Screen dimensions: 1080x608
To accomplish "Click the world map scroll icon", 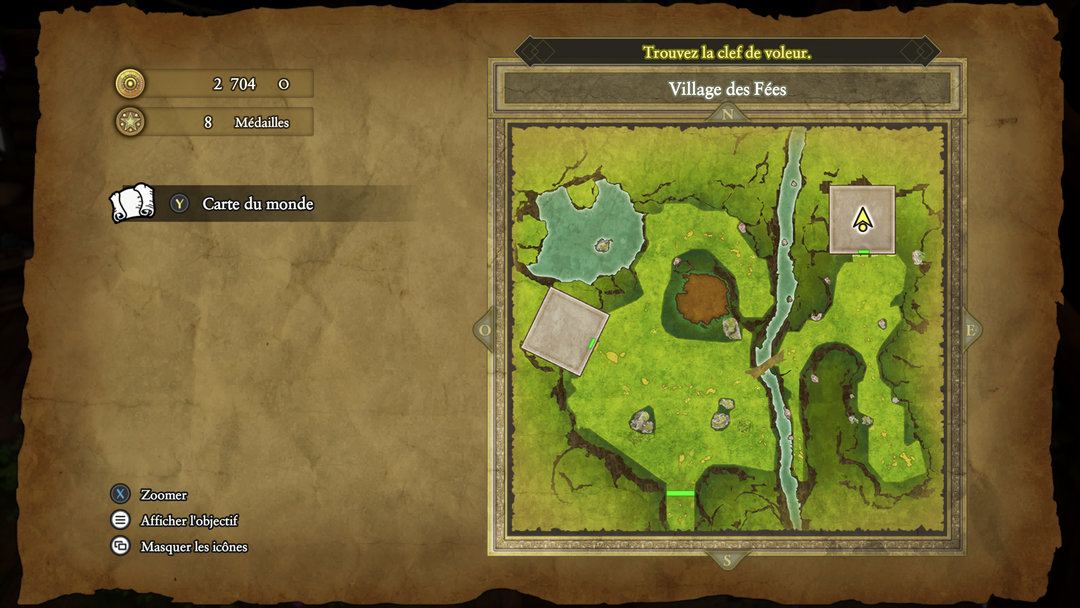I will pos(132,203).
